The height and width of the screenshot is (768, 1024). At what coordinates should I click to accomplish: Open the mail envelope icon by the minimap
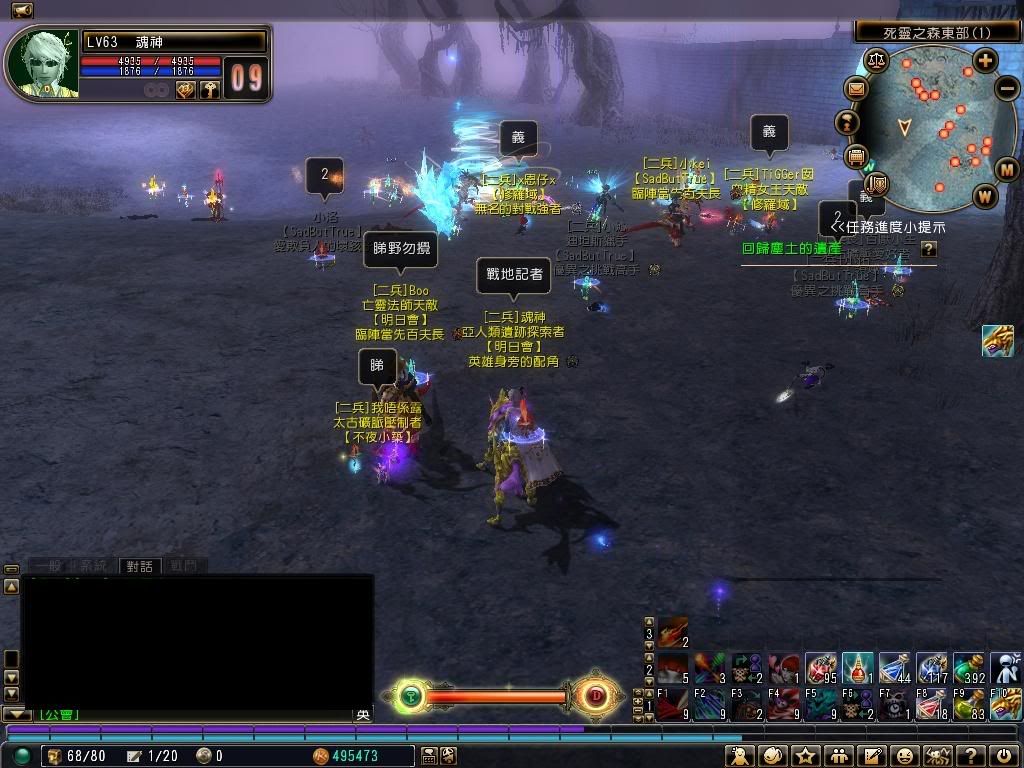pyautogui.click(x=856, y=90)
